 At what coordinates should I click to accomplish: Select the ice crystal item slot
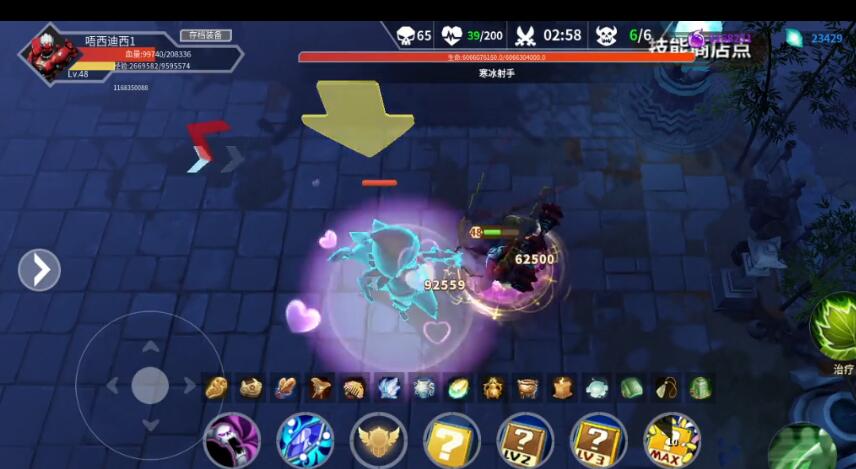pyautogui.click(x=388, y=388)
